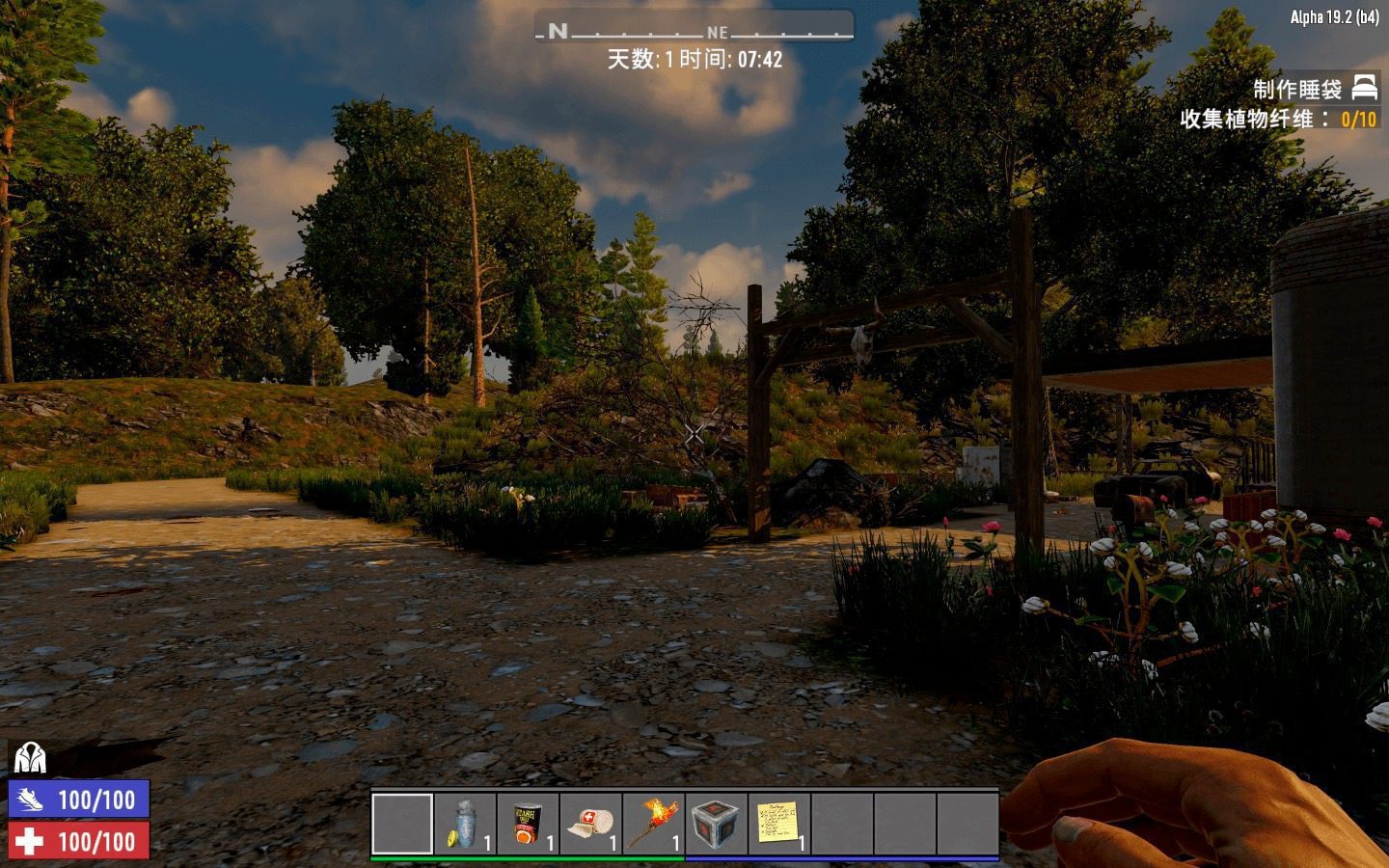Viewport: 1389px width, 868px height.
Task: Click the compass bar at top
Action: [694, 29]
